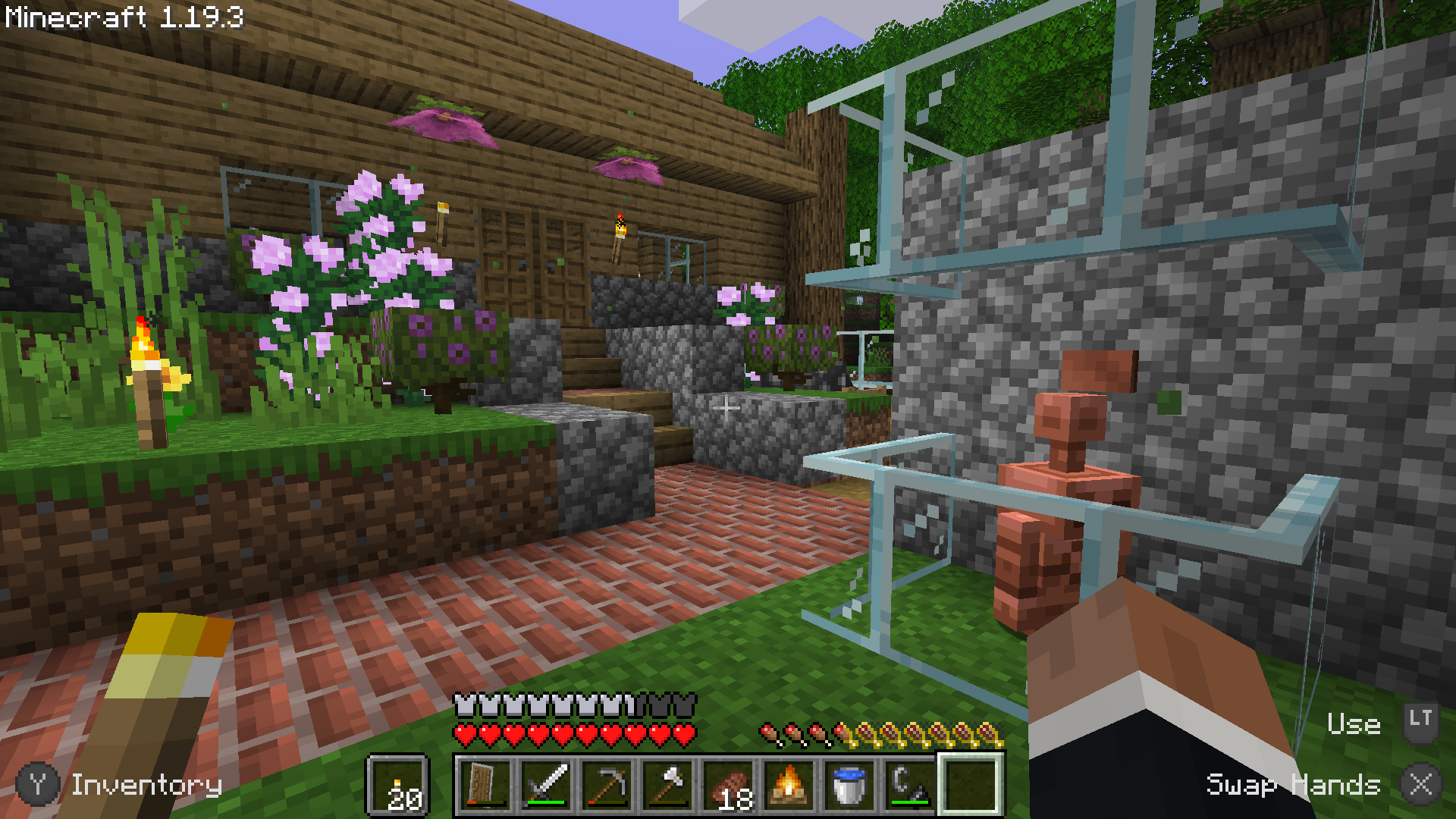Click the empty highlighted hotbar slot
Screen dimensions: 1456x819
(972, 786)
